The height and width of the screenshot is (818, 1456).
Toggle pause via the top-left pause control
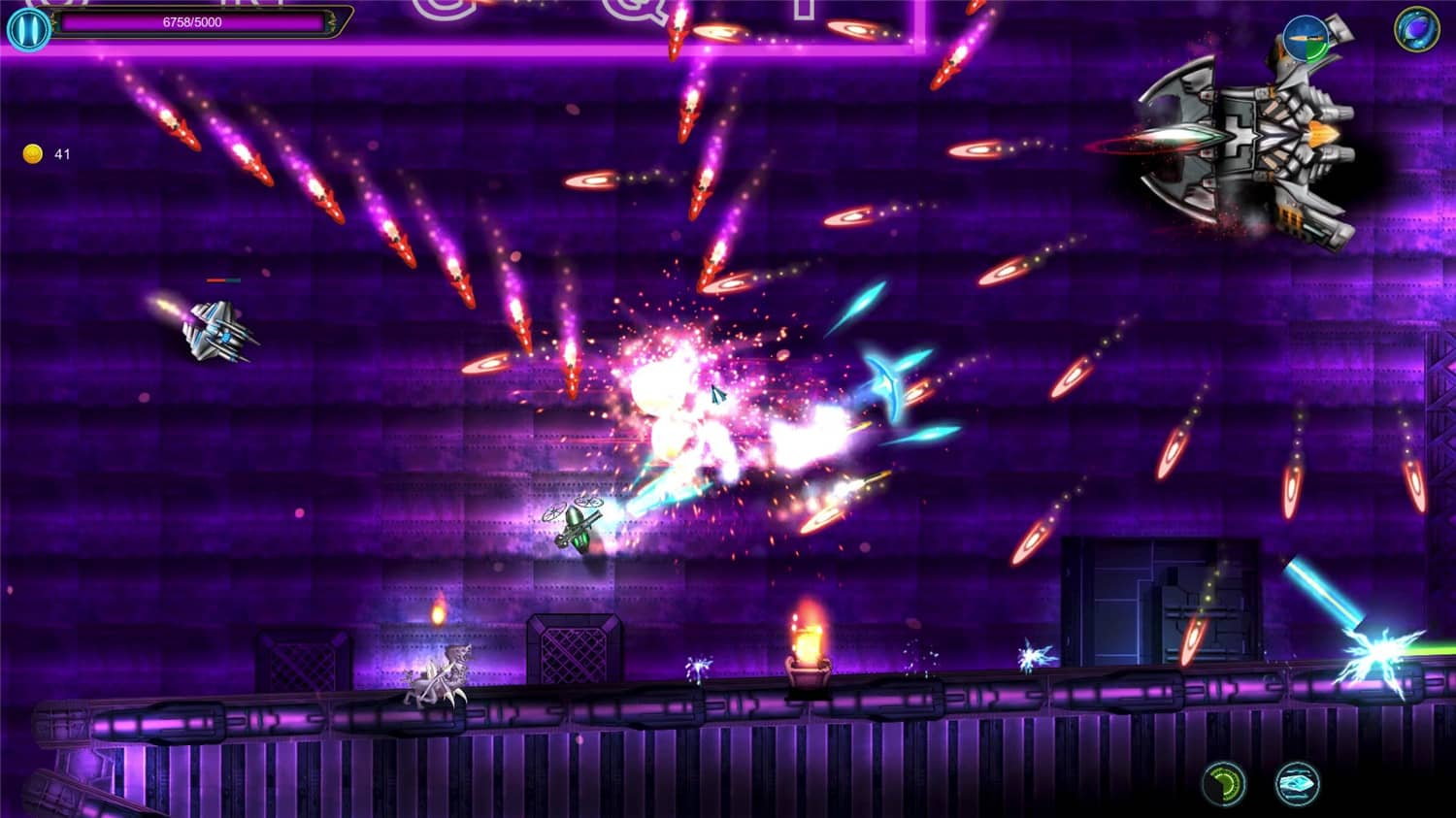pyautogui.click(x=27, y=26)
